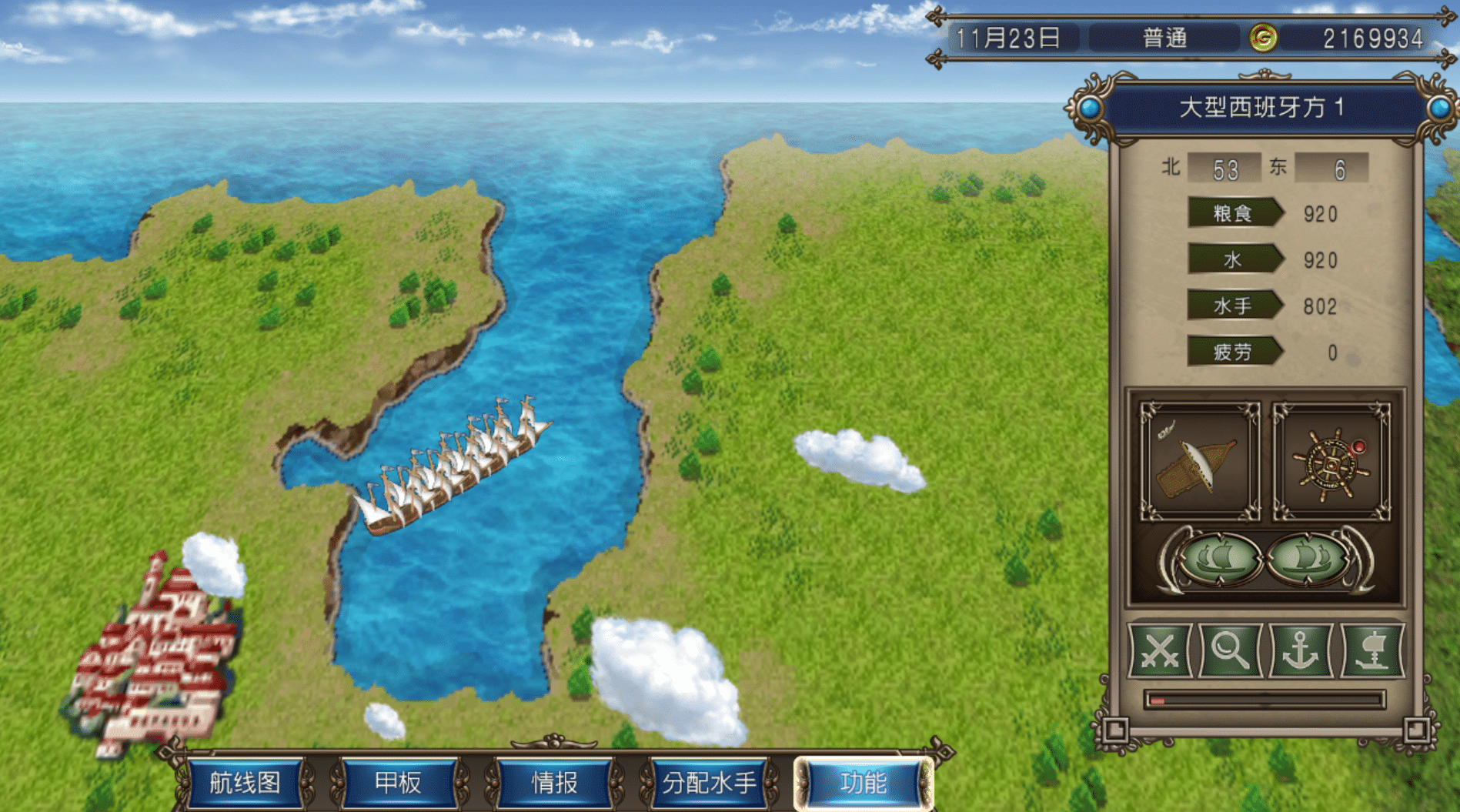Click the 大型西班牙方 1 fleet title
1460x812 pixels.
(1262, 108)
